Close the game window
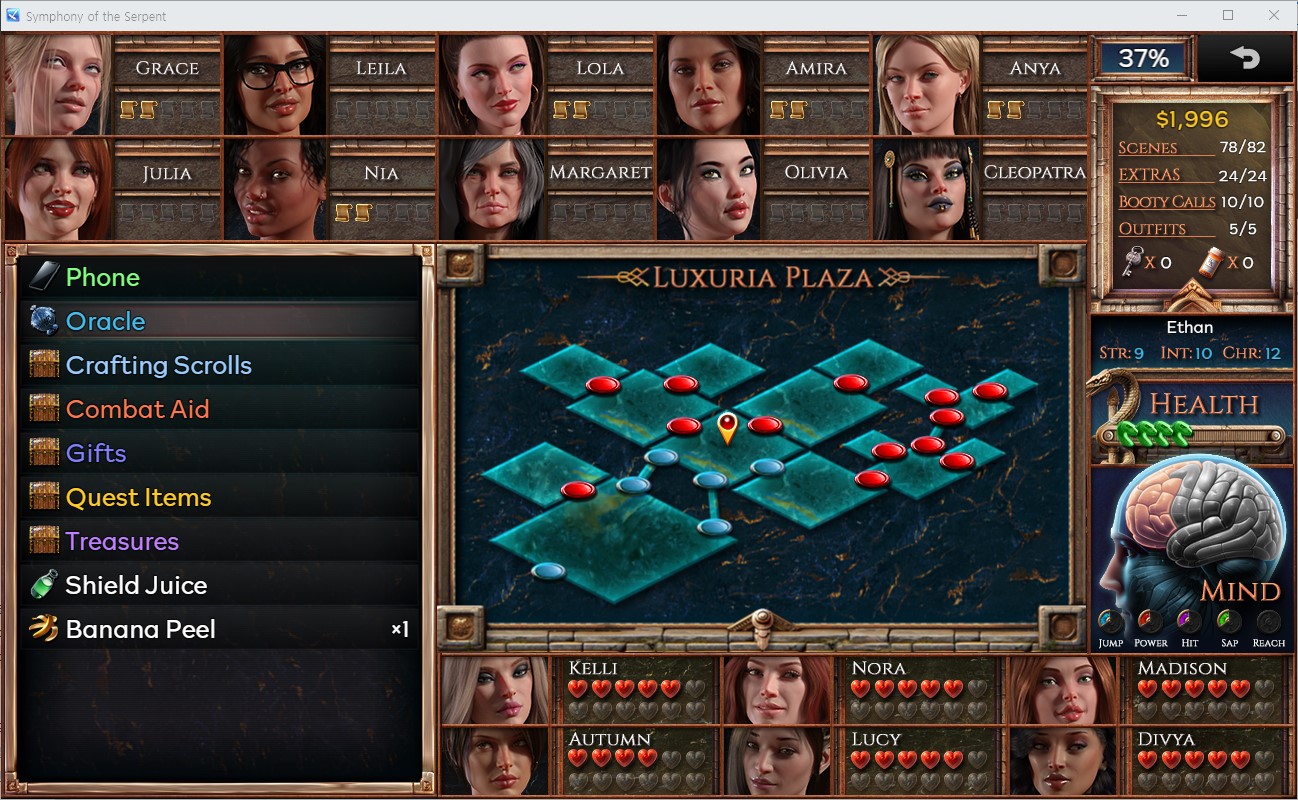The height and width of the screenshot is (800, 1298). coord(1273,15)
